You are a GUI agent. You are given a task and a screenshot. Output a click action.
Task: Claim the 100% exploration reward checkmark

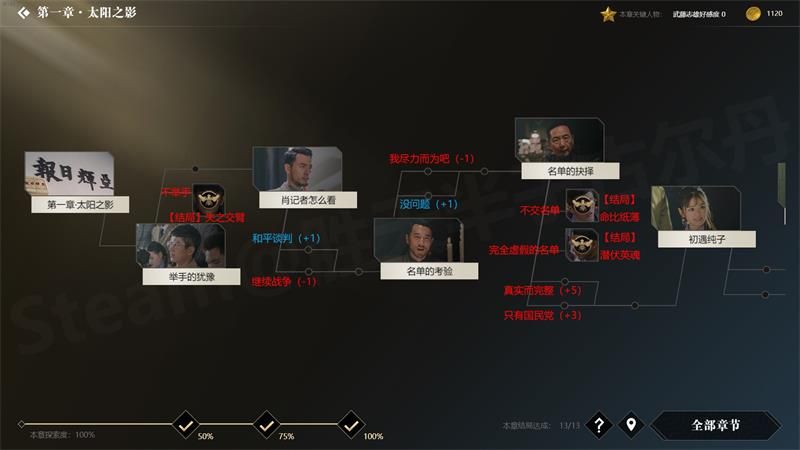coord(351,425)
